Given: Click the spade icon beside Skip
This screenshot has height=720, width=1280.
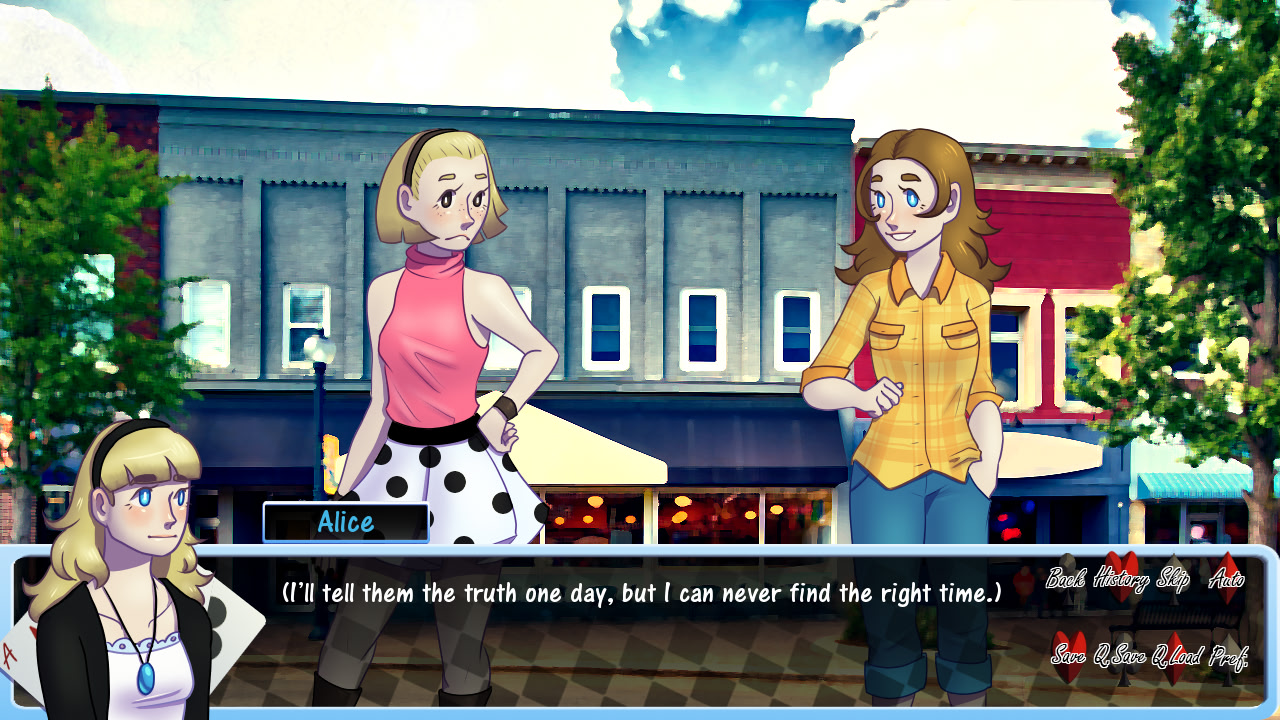Looking at the screenshot, I should (x=1172, y=570).
